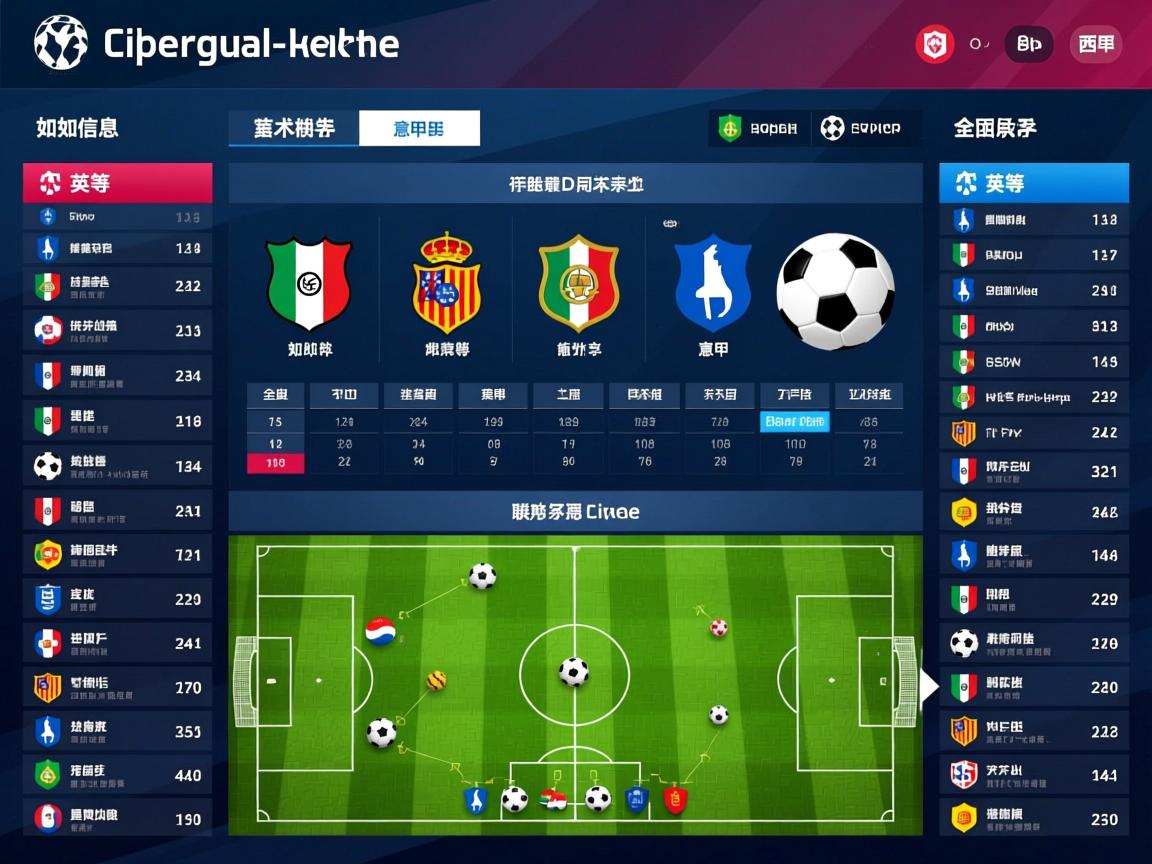Image resolution: width=1152 pixels, height=864 pixels.
Task: Choose the gold-bordered green and red crest
Action: [579, 283]
